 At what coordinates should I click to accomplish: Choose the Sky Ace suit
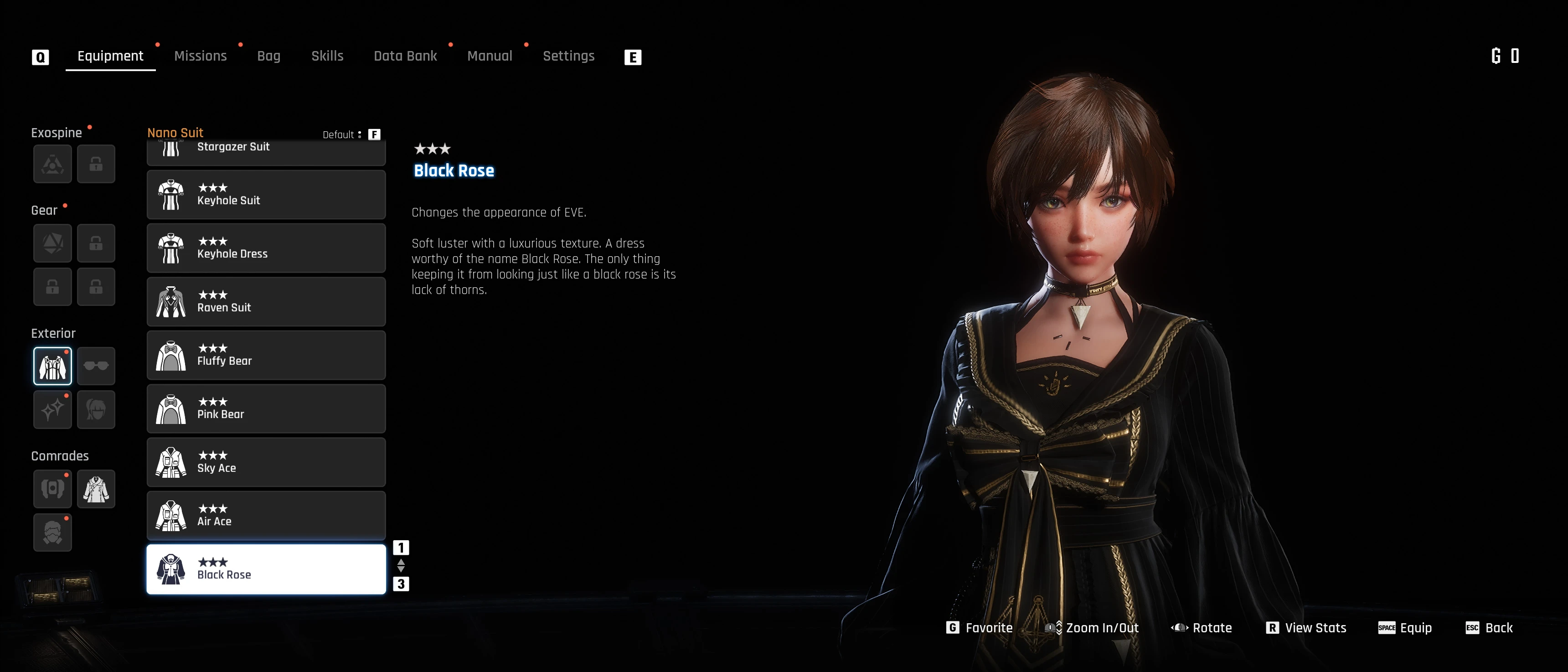pyautogui.click(x=266, y=462)
